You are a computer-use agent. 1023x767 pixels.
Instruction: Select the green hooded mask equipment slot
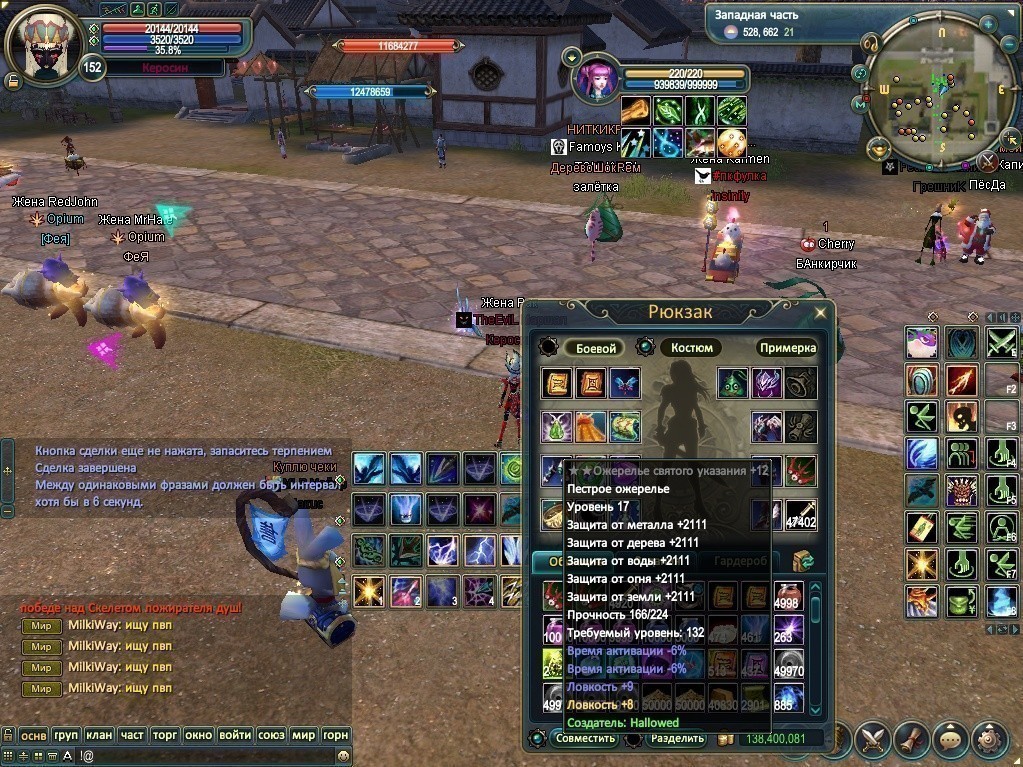734,383
